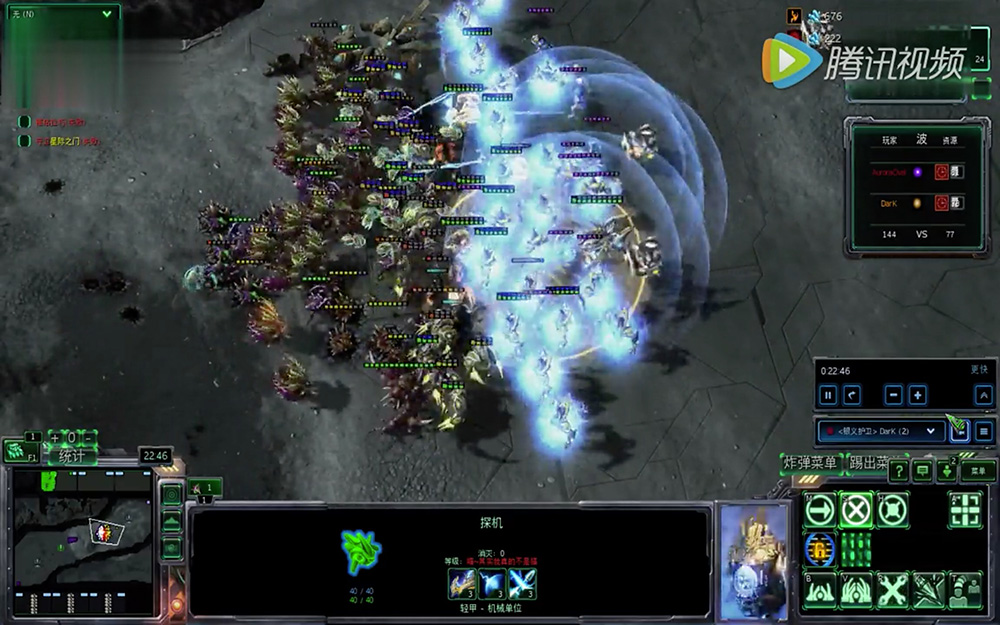This screenshot has height=625, width=1000.
Task: Select the Move command arrow icon
Action: pyautogui.click(x=820, y=510)
